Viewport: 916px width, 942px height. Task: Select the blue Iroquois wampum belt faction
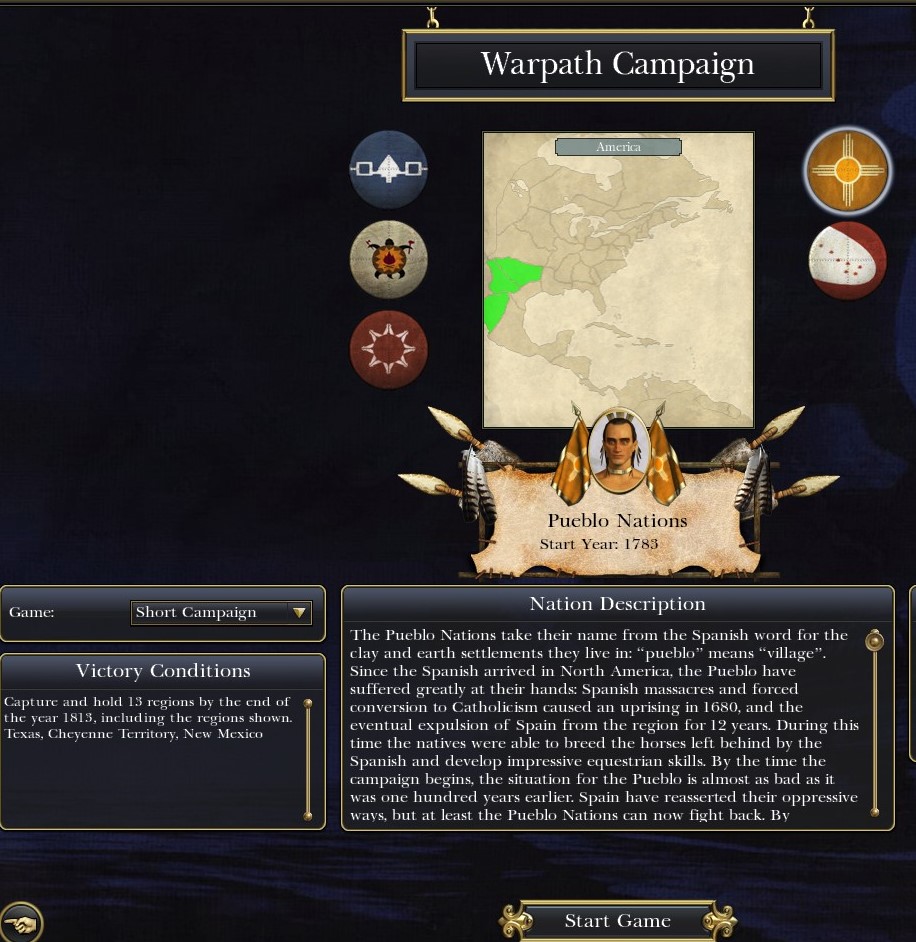(389, 170)
